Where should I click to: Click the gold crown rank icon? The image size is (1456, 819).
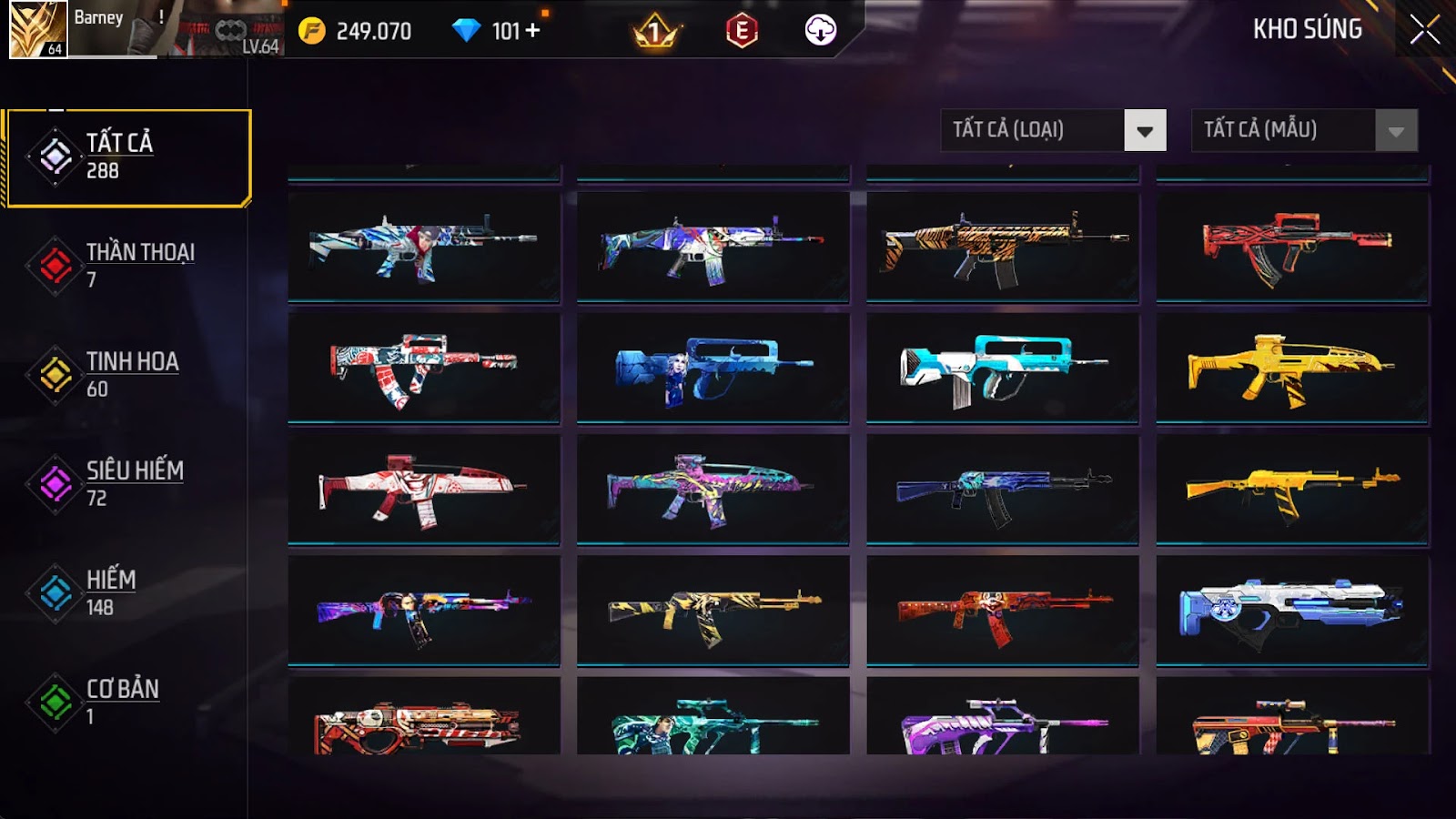pyautogui.click(x=655, y=32)
